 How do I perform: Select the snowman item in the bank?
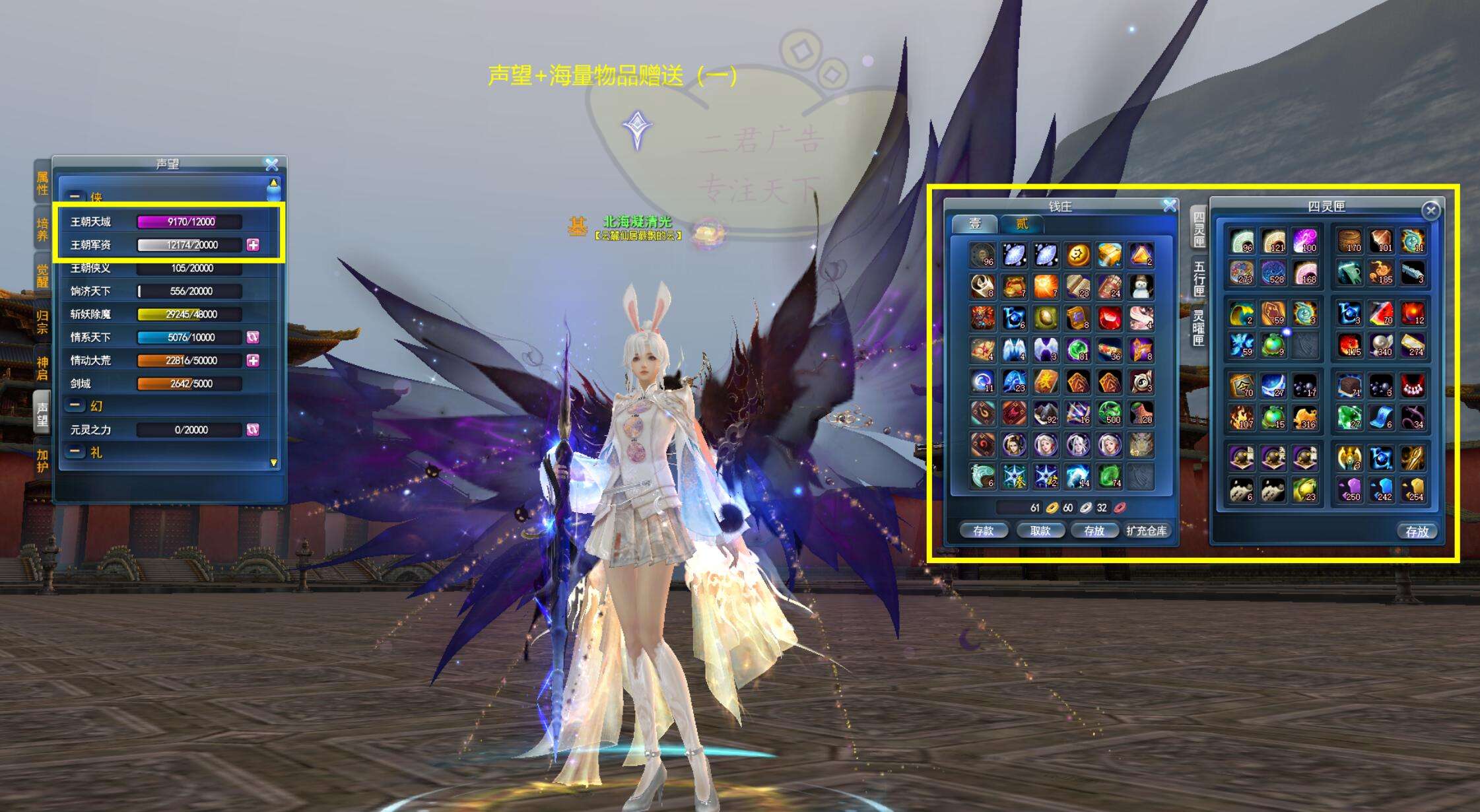pyautogui.click(x=1141, y=287)
